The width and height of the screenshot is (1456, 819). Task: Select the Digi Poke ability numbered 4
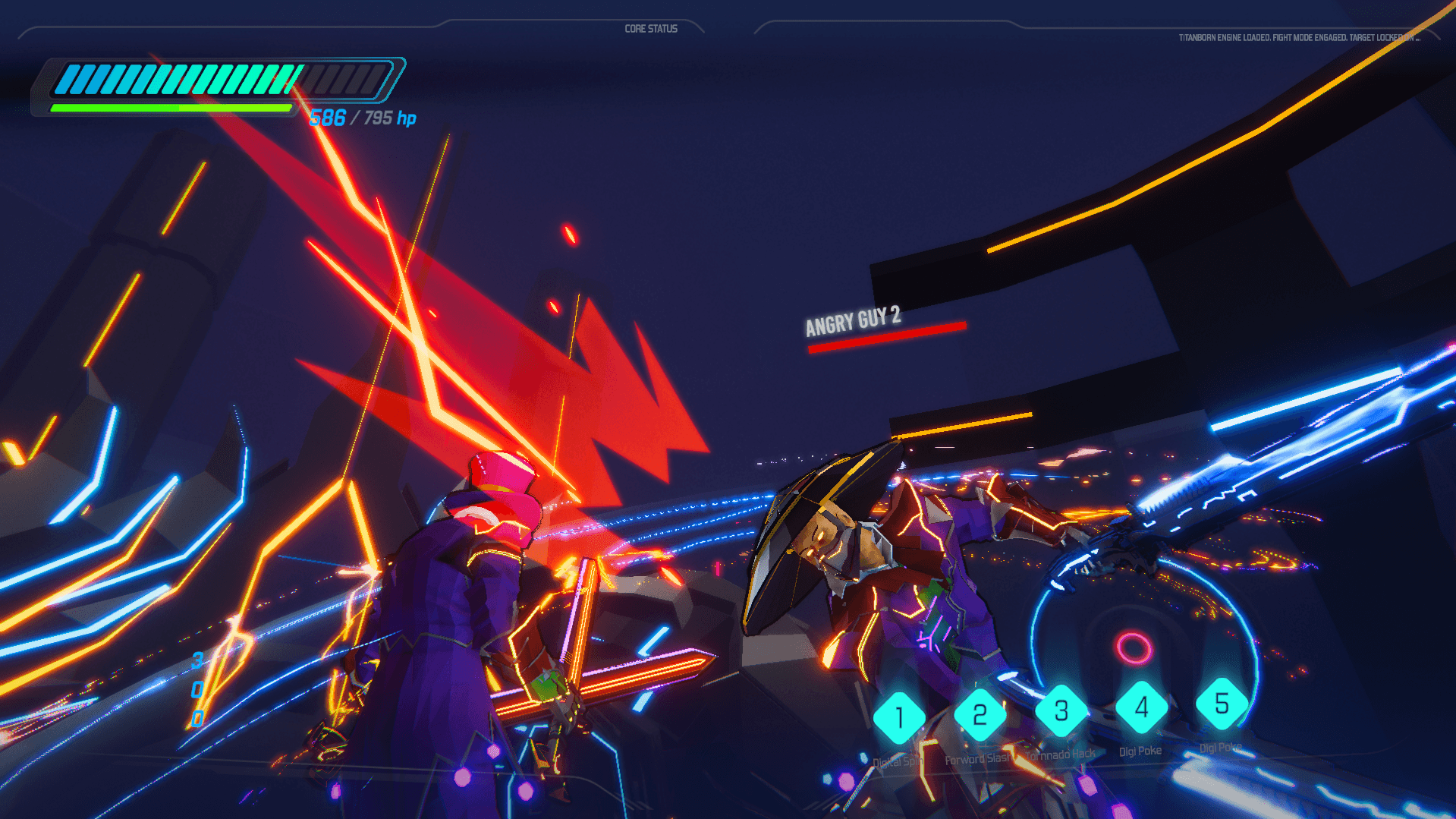click(1141, 707)
